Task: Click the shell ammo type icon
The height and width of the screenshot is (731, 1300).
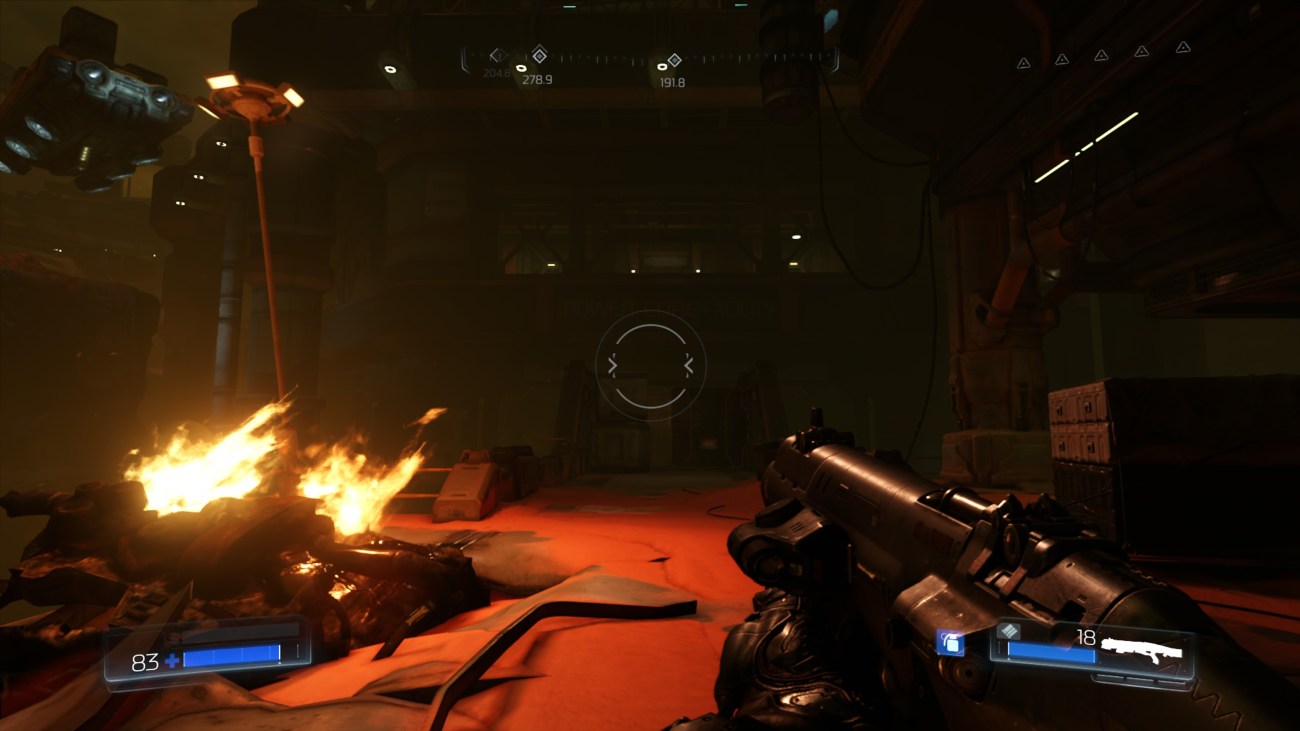Action: (x=1008, y=632)
